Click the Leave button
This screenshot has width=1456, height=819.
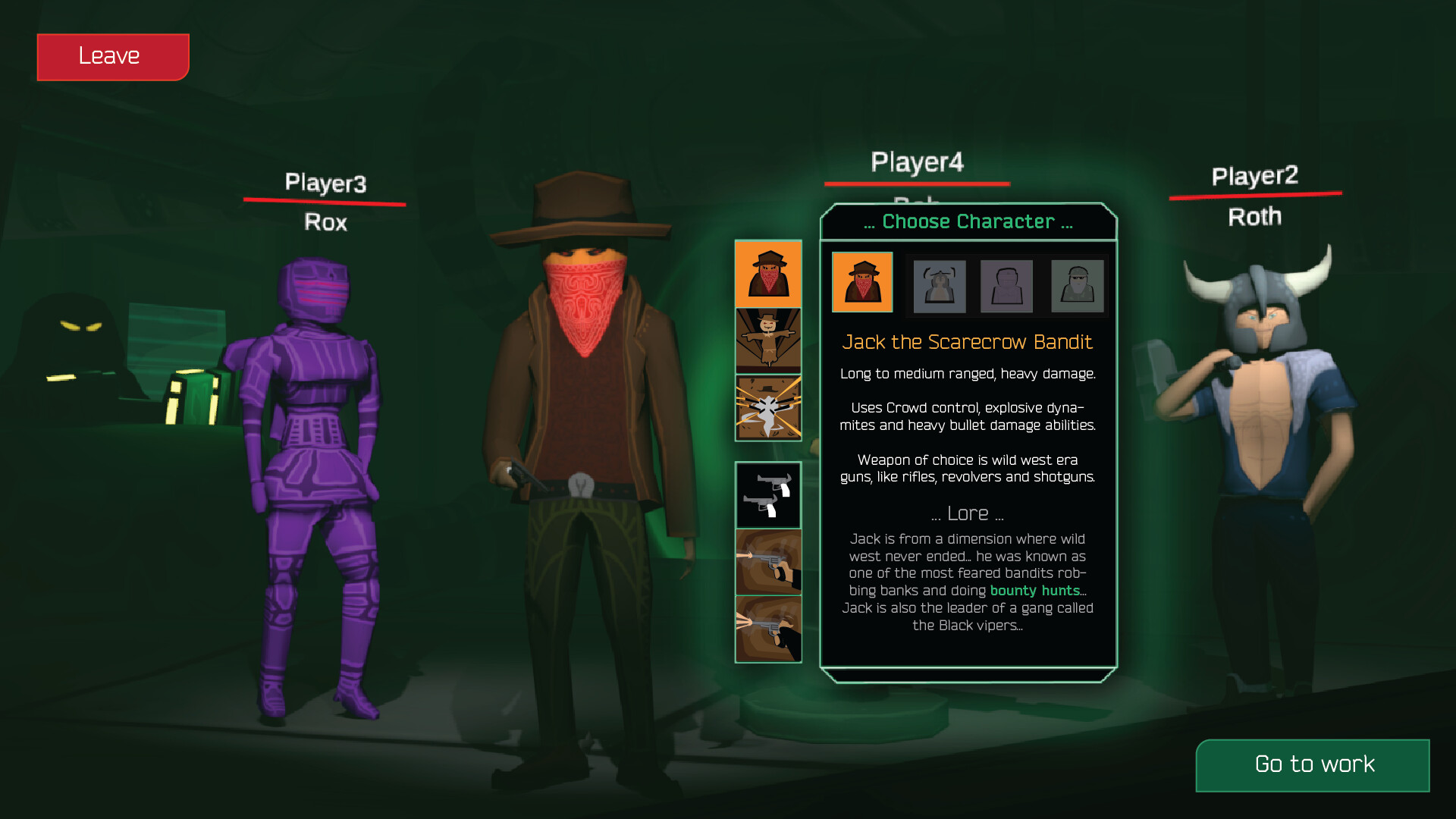click(x=112, y=55)
